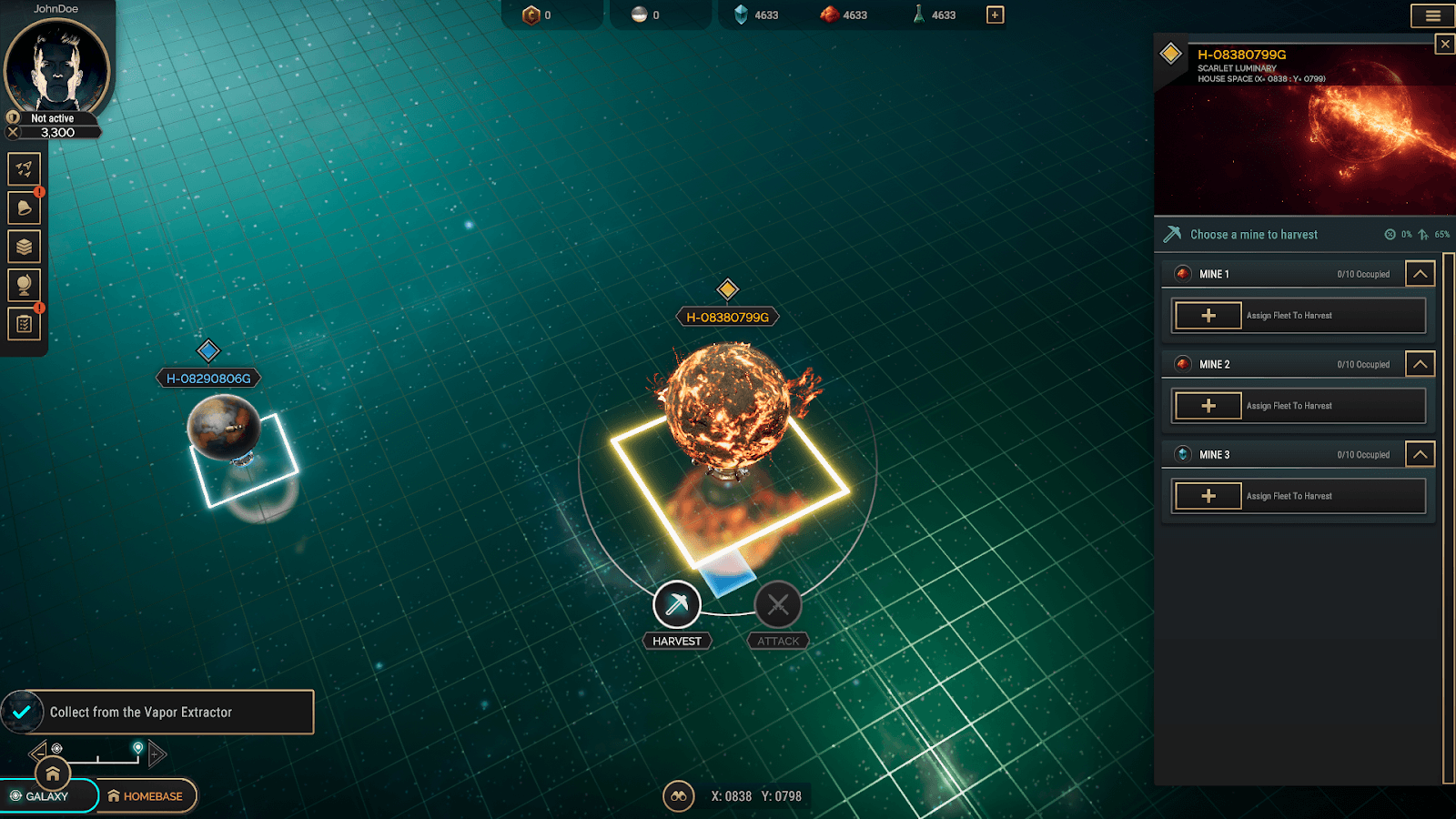
Task: Collapse the Mine 1 section
Action: pyautogui.click(x=1420, y=274)
